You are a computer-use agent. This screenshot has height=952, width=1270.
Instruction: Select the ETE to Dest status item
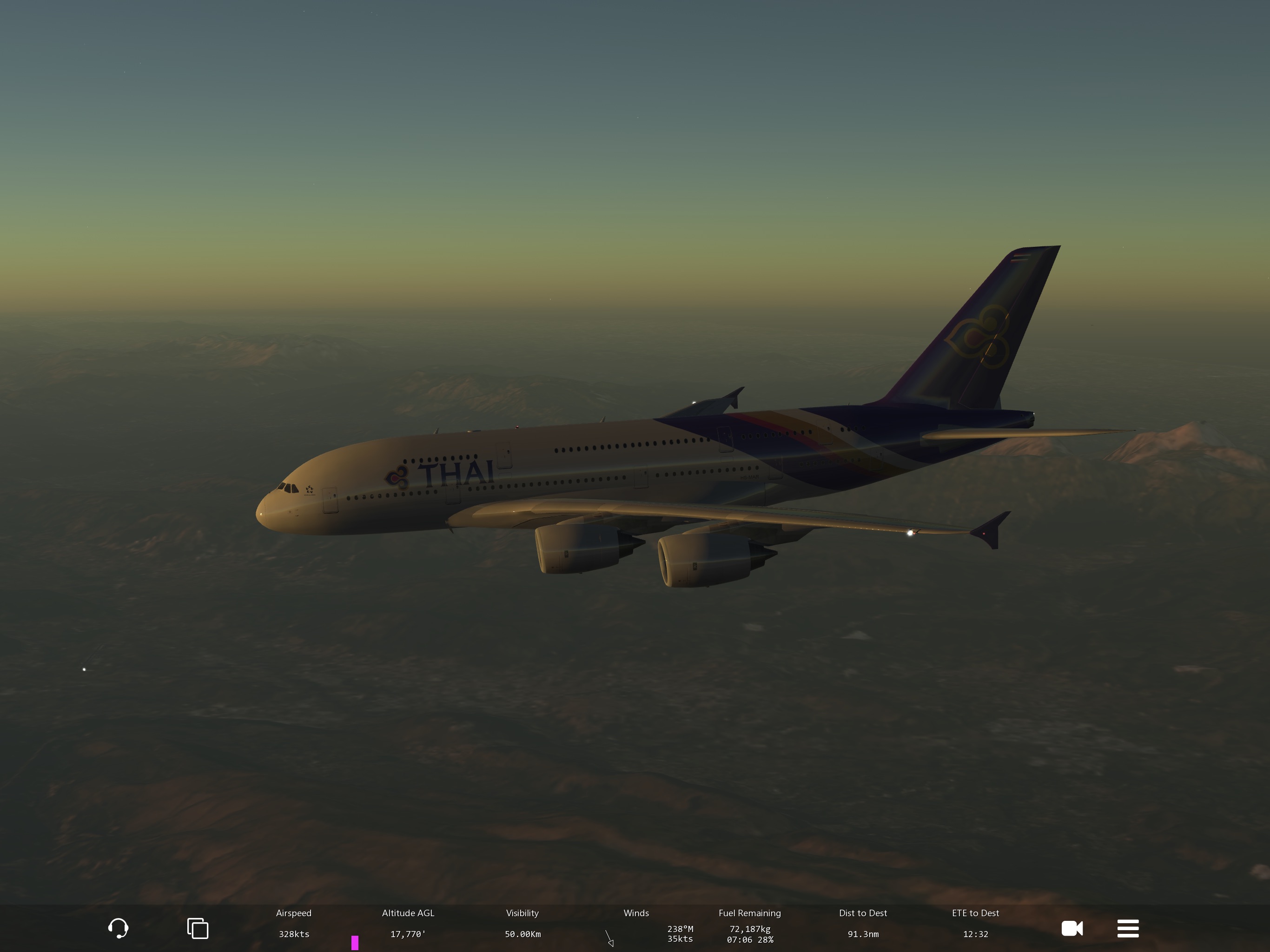click(975, 923)
